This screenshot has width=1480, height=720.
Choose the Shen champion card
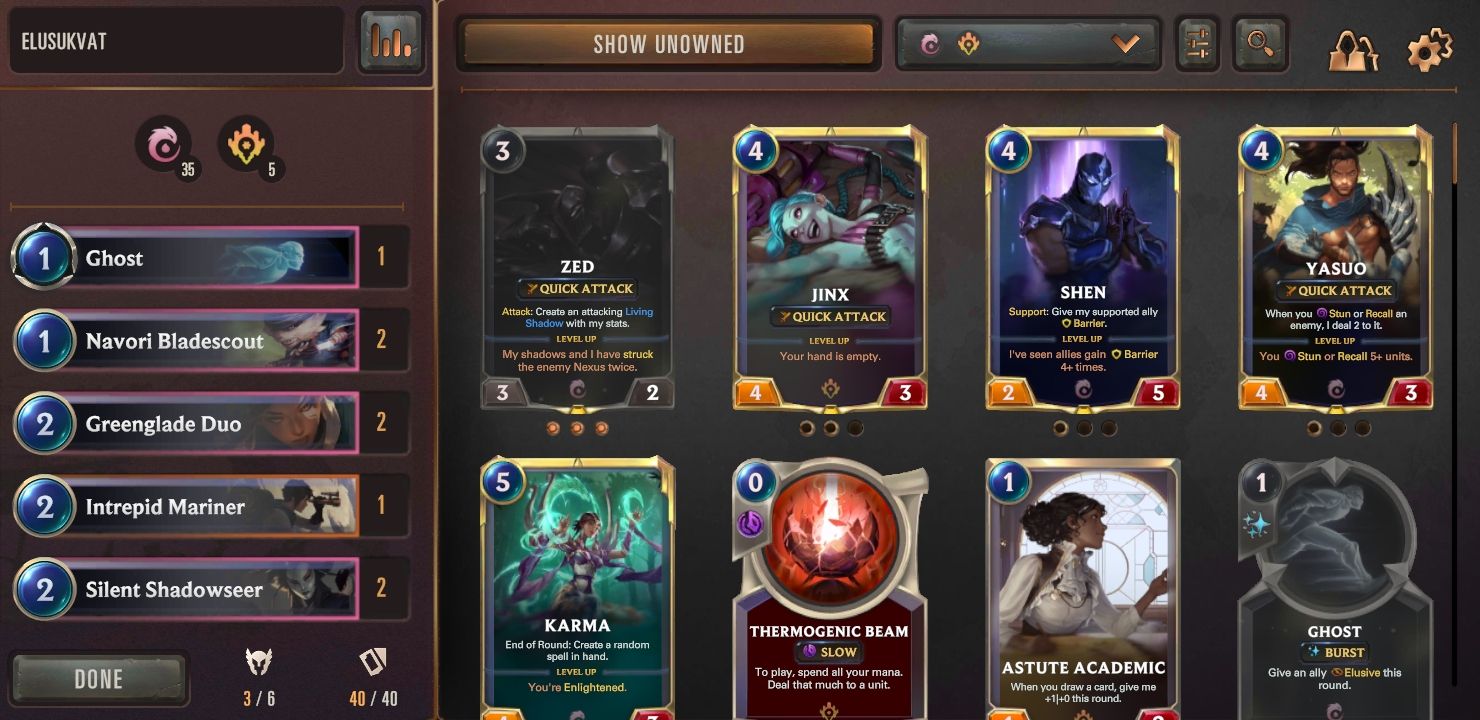coord(1083,268)
